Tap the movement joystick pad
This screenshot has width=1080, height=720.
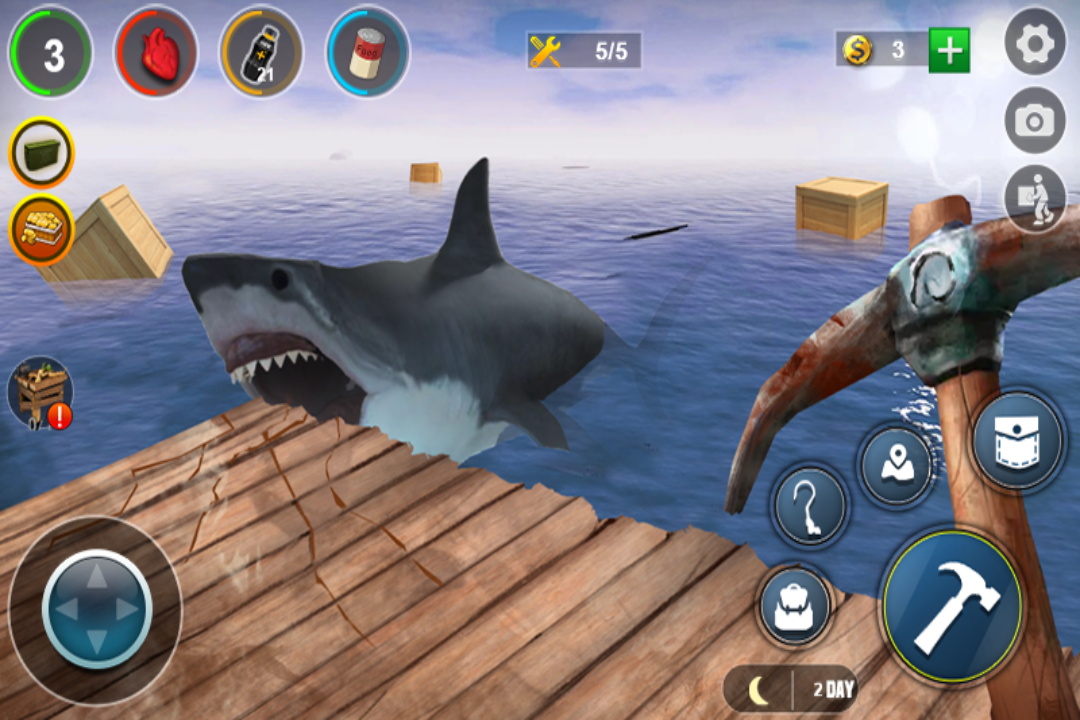(96, 607)
